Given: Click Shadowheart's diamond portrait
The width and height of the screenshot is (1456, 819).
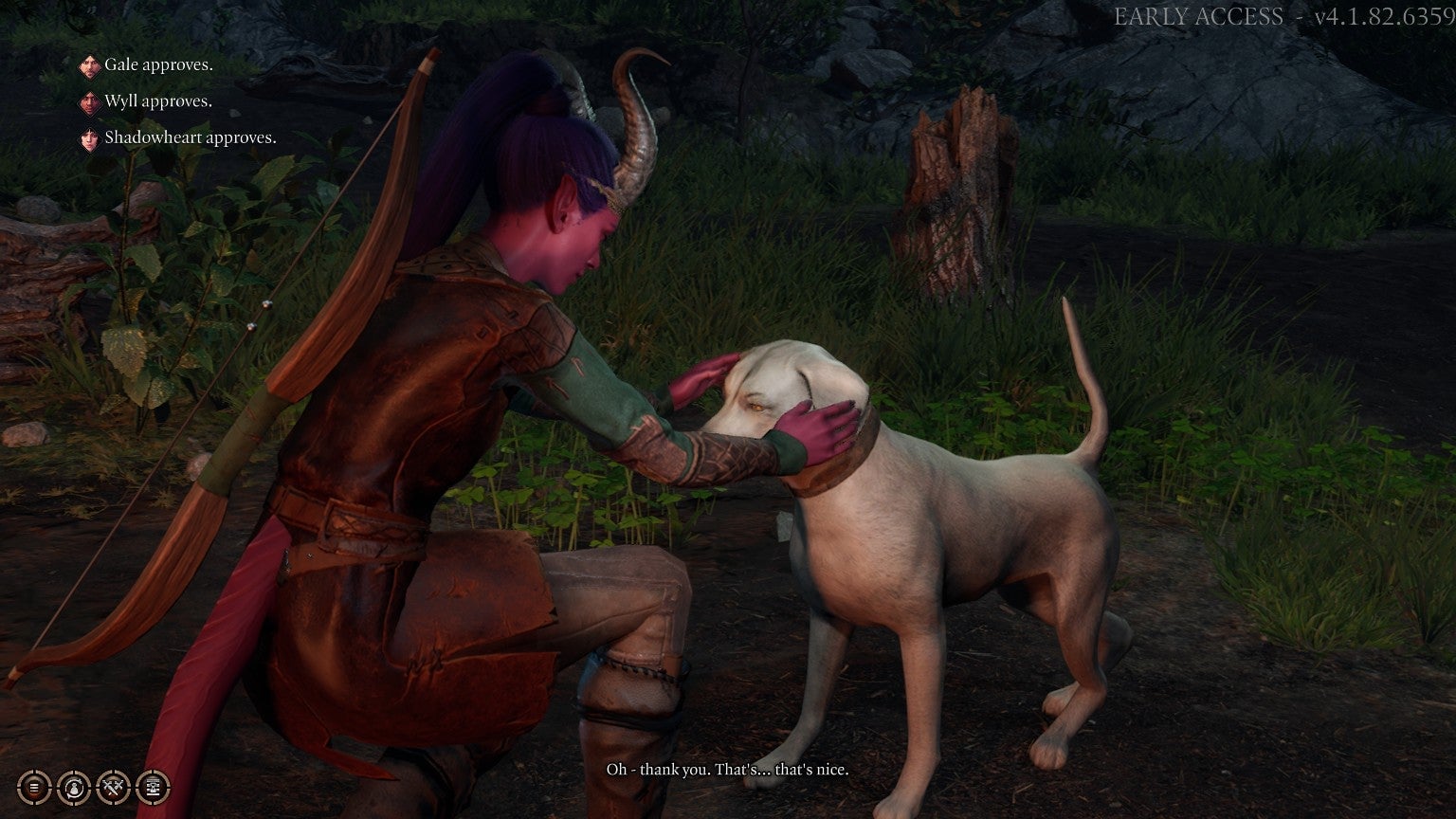Looking at the screenshot, I should coord(88,136).
